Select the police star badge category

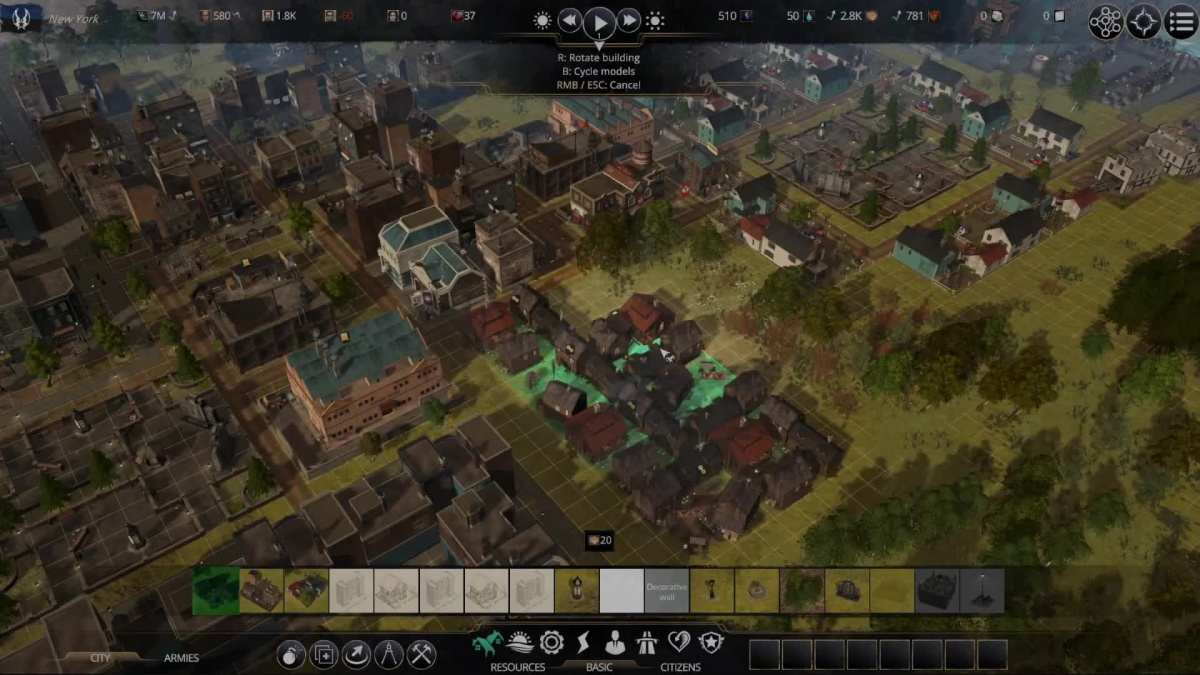(711, 642)
